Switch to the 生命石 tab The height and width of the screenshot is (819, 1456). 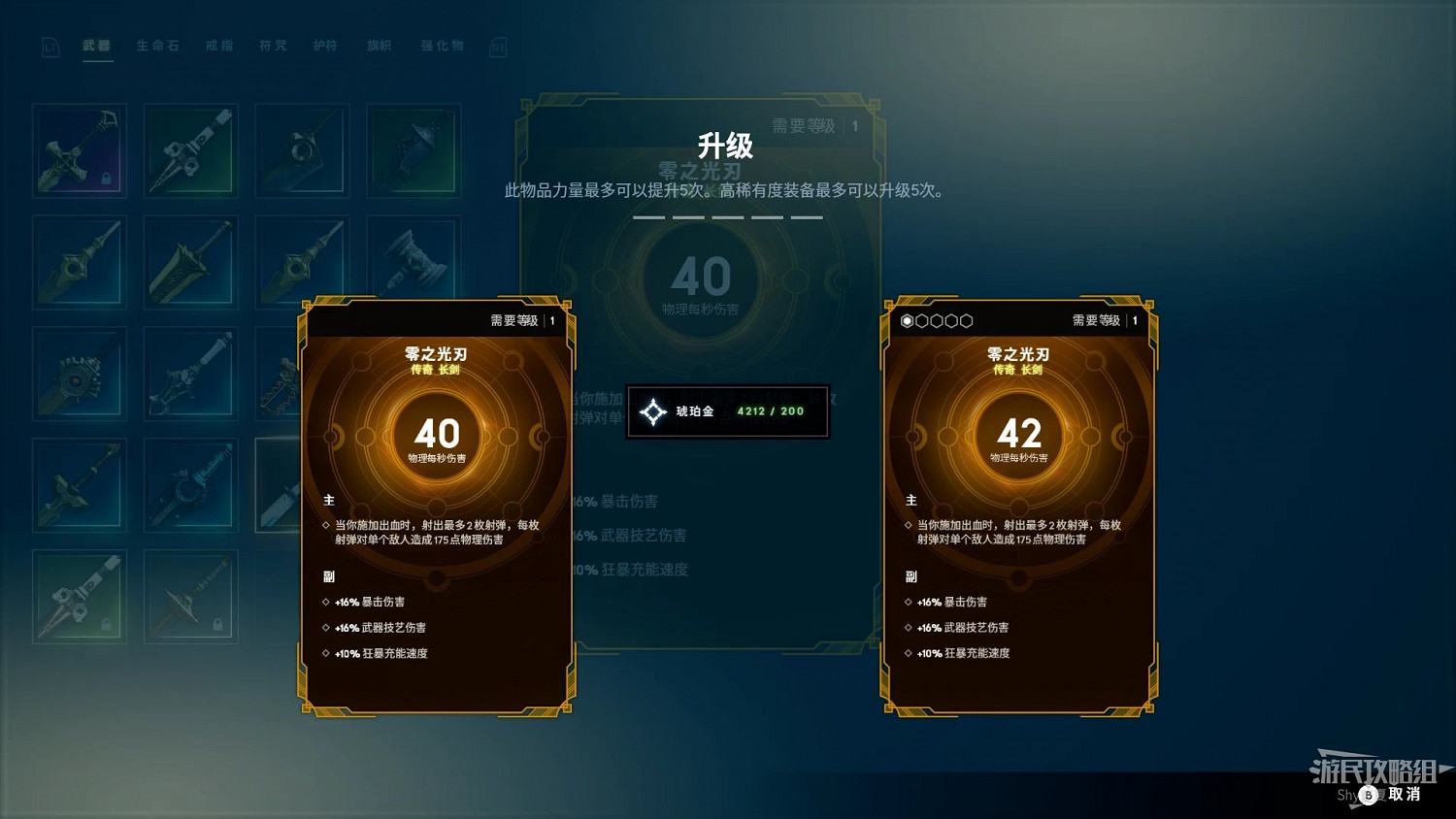click(x=158, y=46)
